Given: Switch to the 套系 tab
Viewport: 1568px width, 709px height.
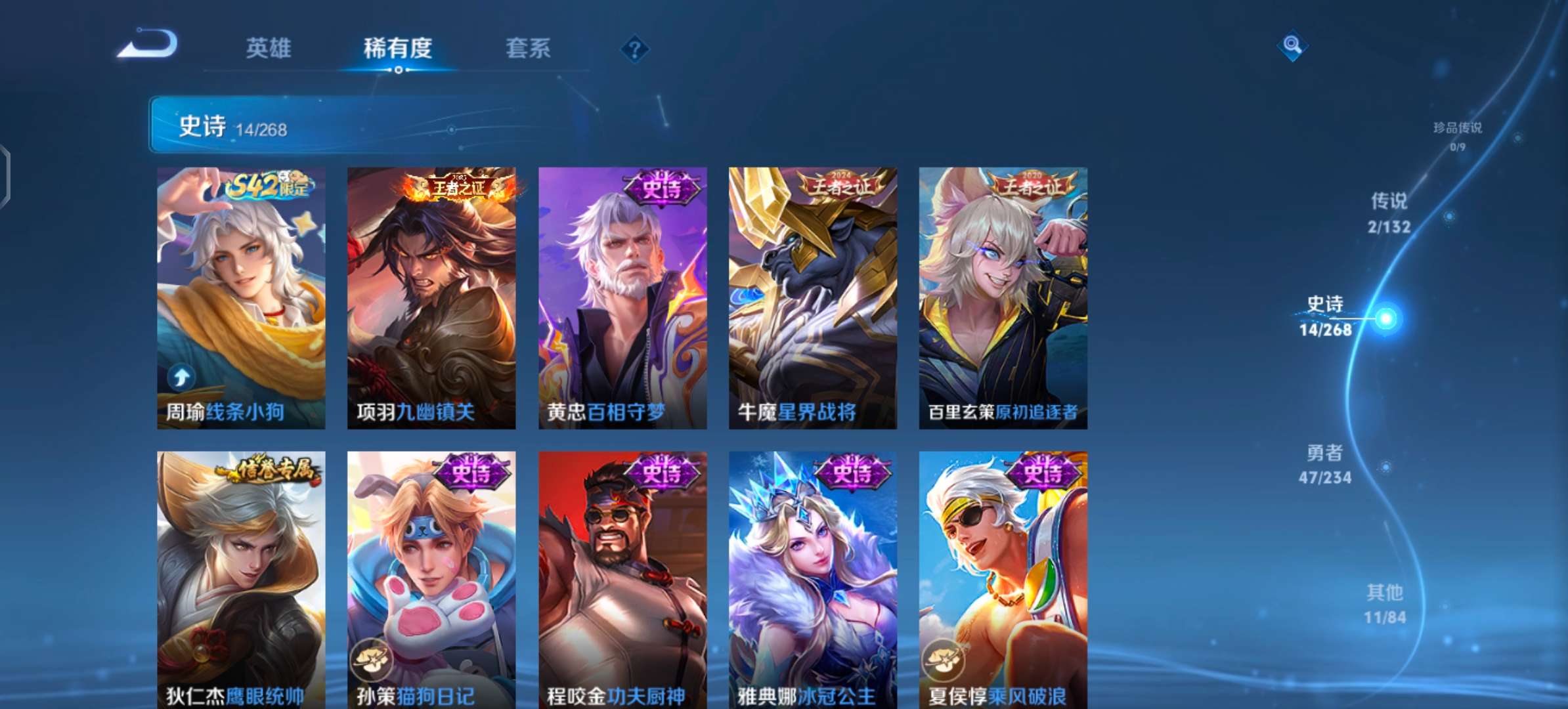Looking at the screenshot, I should 527,49.
